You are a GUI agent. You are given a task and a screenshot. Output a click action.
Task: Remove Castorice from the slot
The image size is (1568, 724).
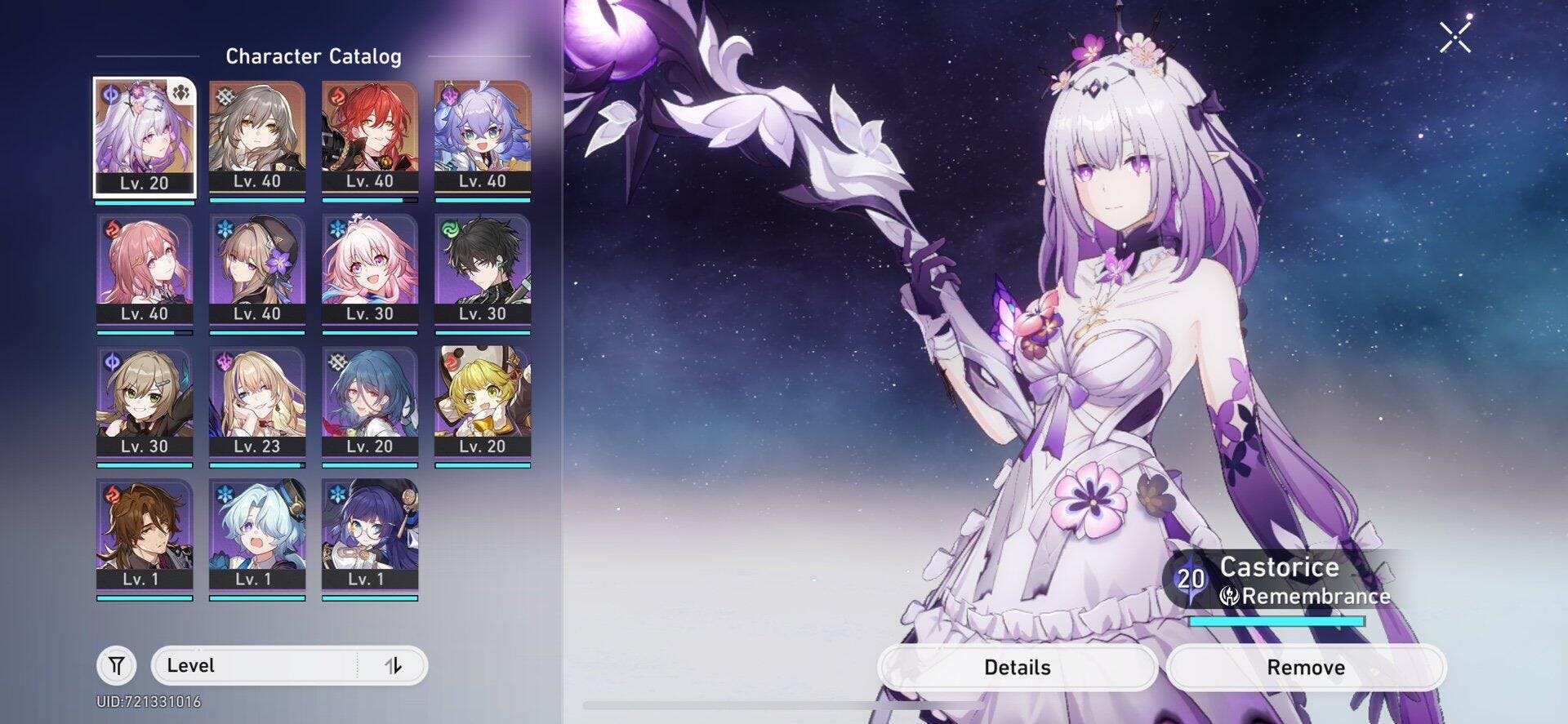coord(1305,668)
